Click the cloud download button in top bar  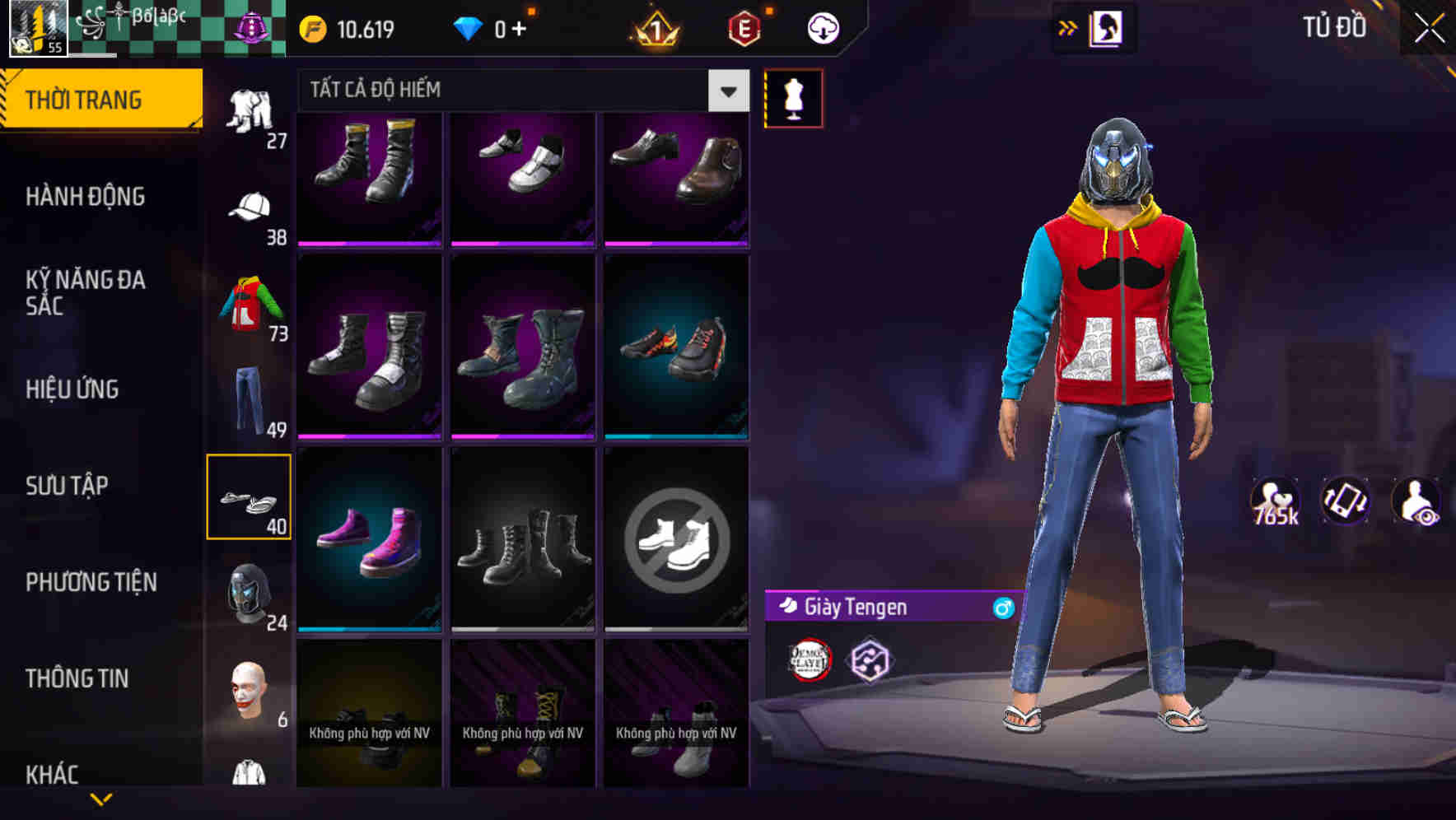tap(824, 27)
